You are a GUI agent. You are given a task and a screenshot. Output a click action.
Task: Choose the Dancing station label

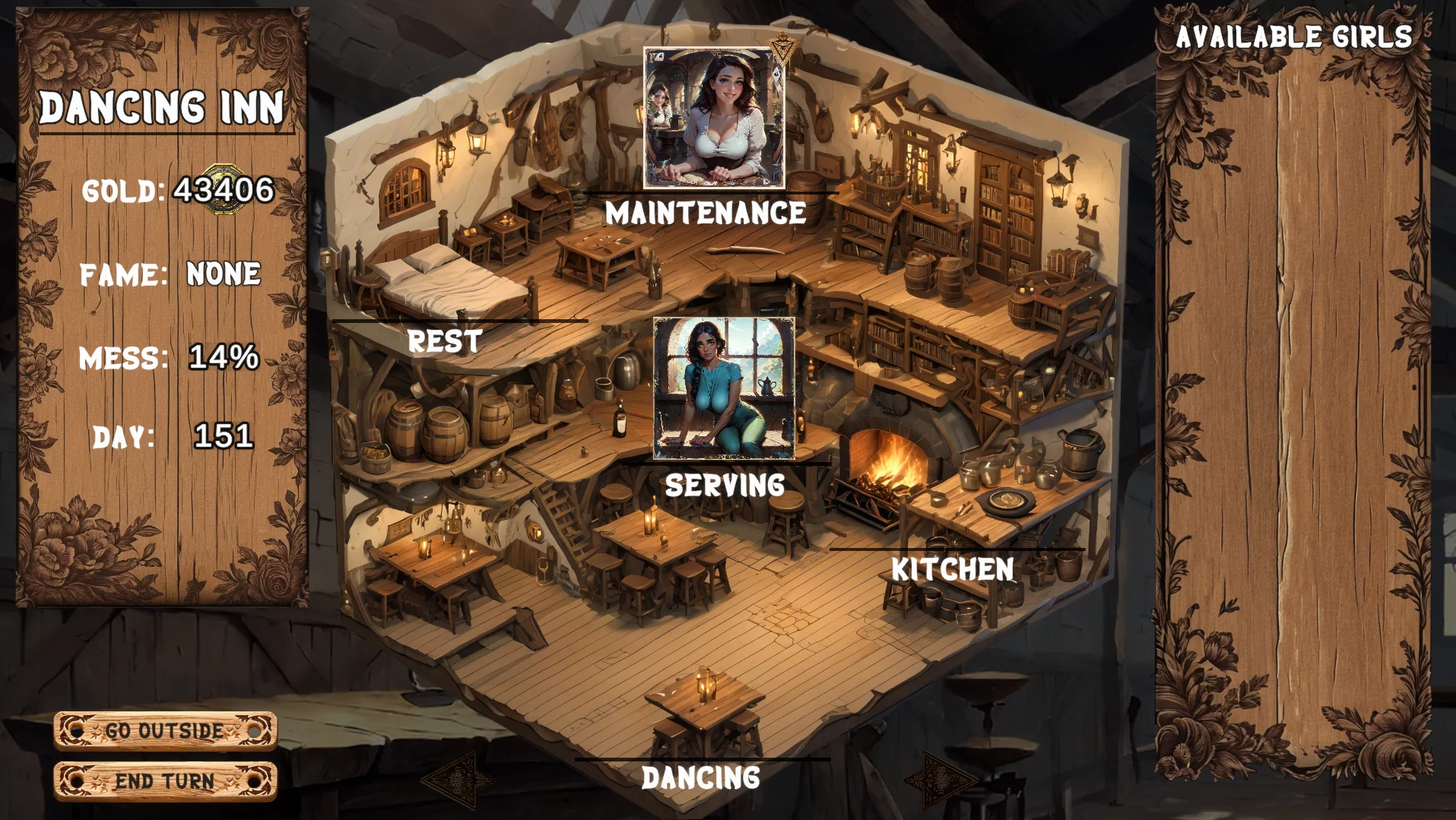click(700, 777)
